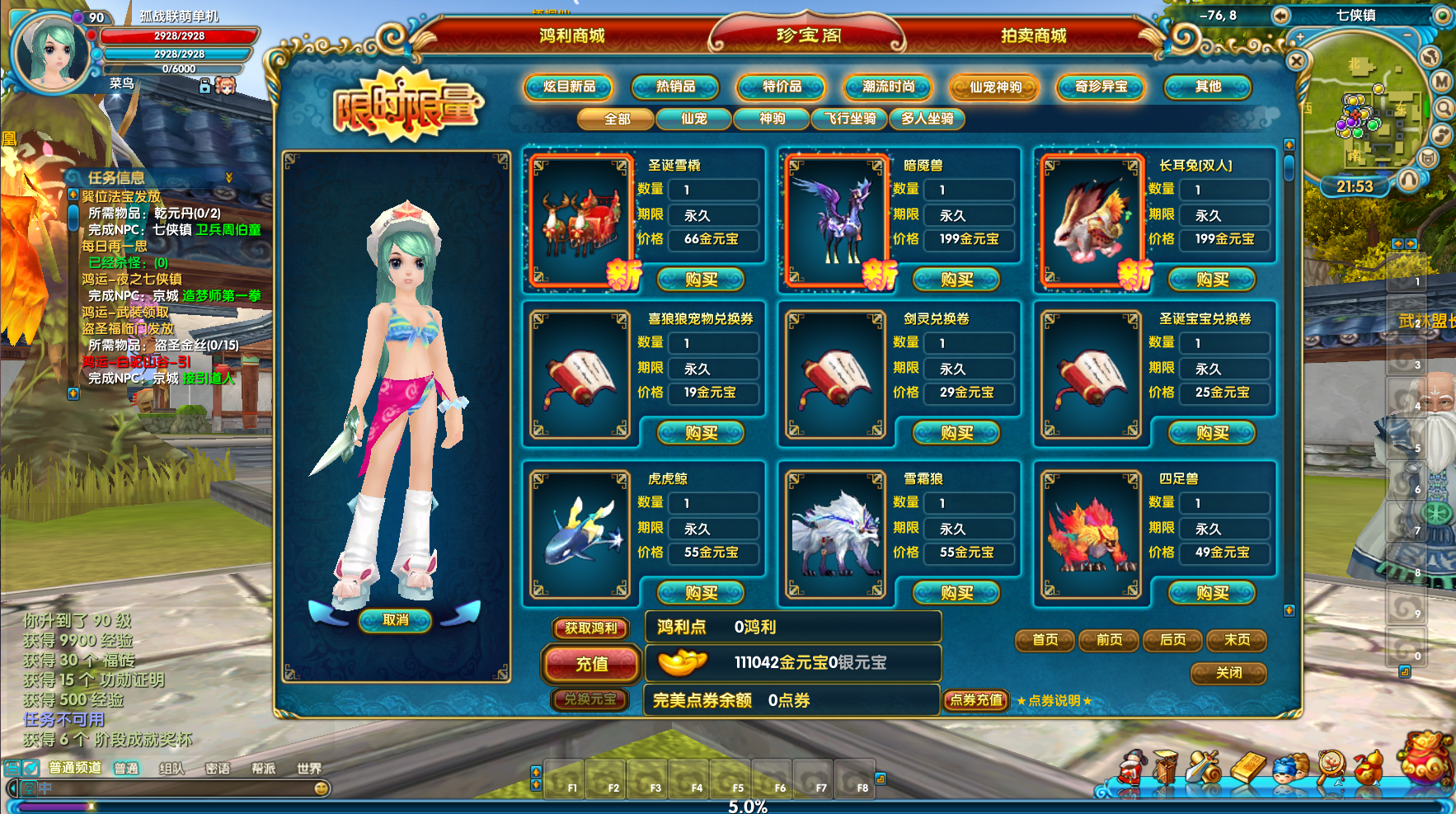
Task: Select the 雪霜狼 item thumbnail
Action: [836, 534]
